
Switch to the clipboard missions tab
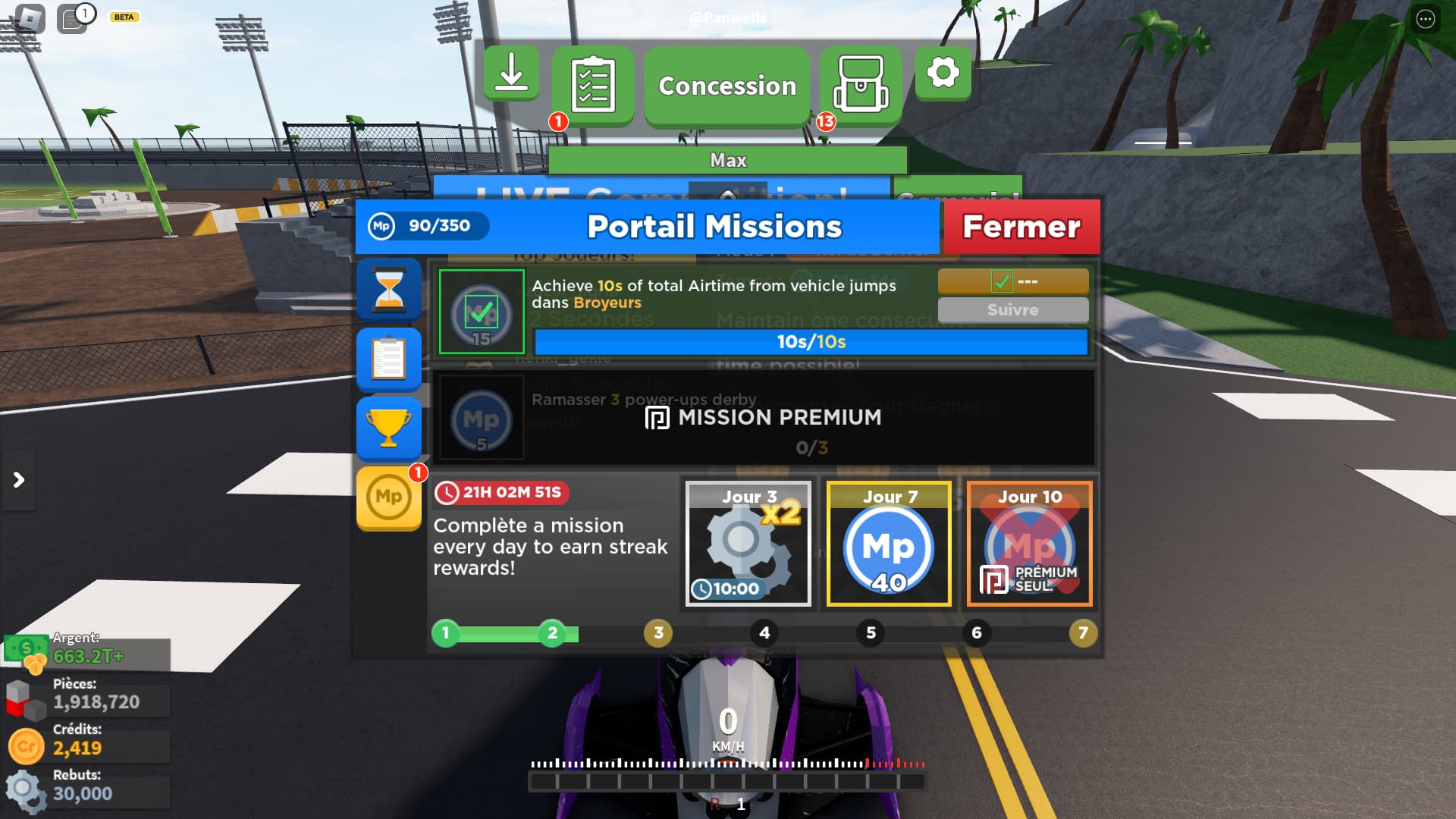pos(388,359)
